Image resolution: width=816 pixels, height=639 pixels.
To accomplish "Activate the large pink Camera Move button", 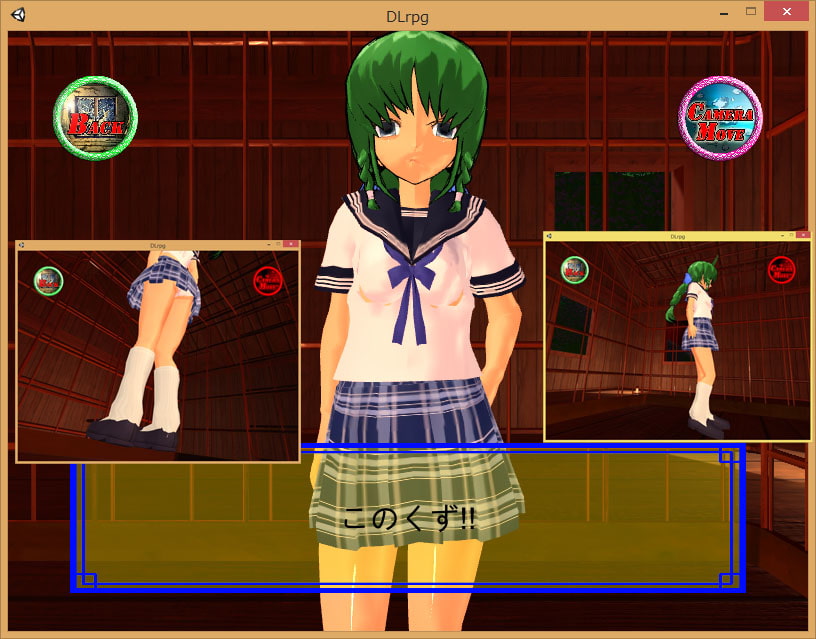I will point(720,118).
